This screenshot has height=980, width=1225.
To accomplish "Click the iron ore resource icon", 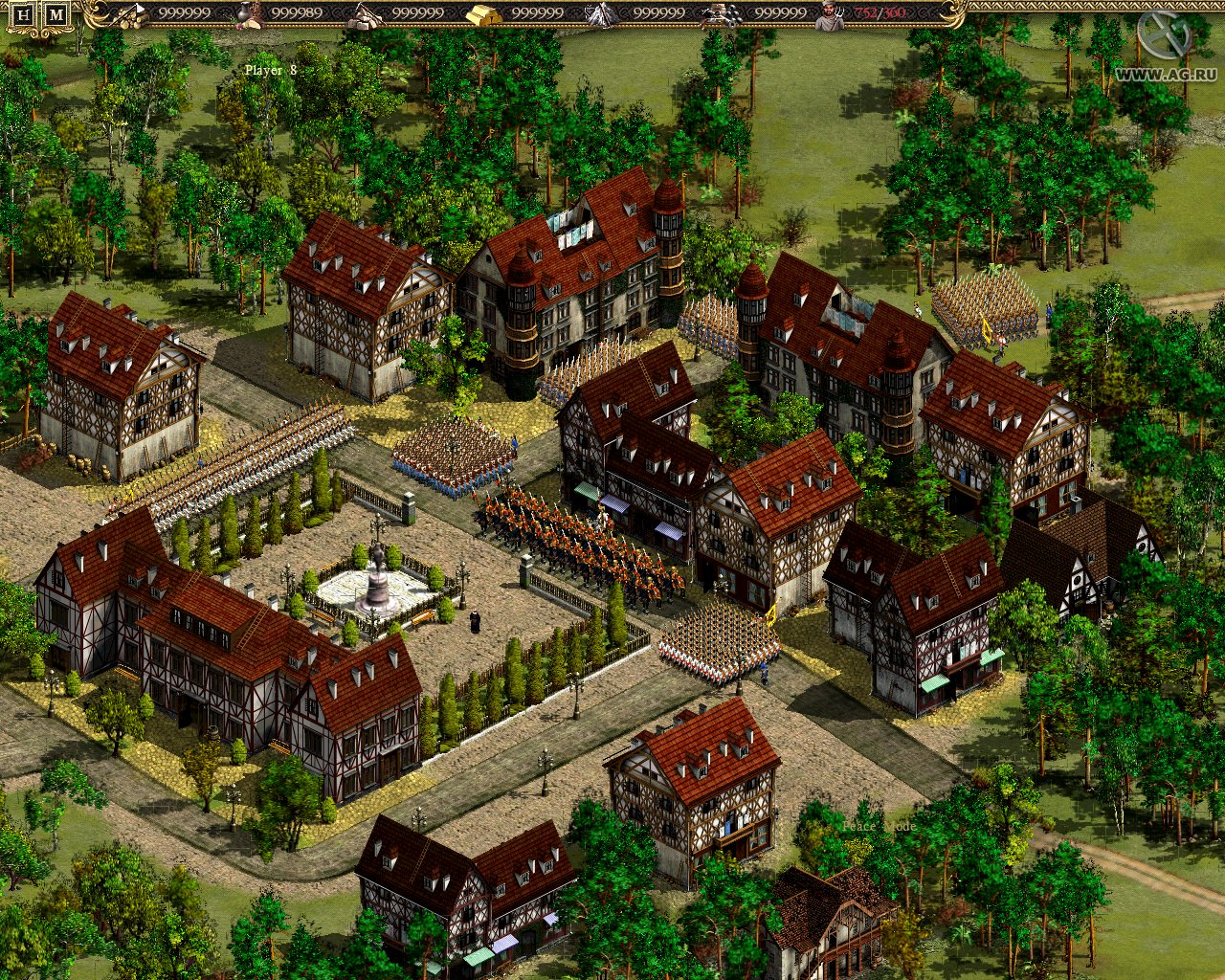I will (x=597, y=14).
